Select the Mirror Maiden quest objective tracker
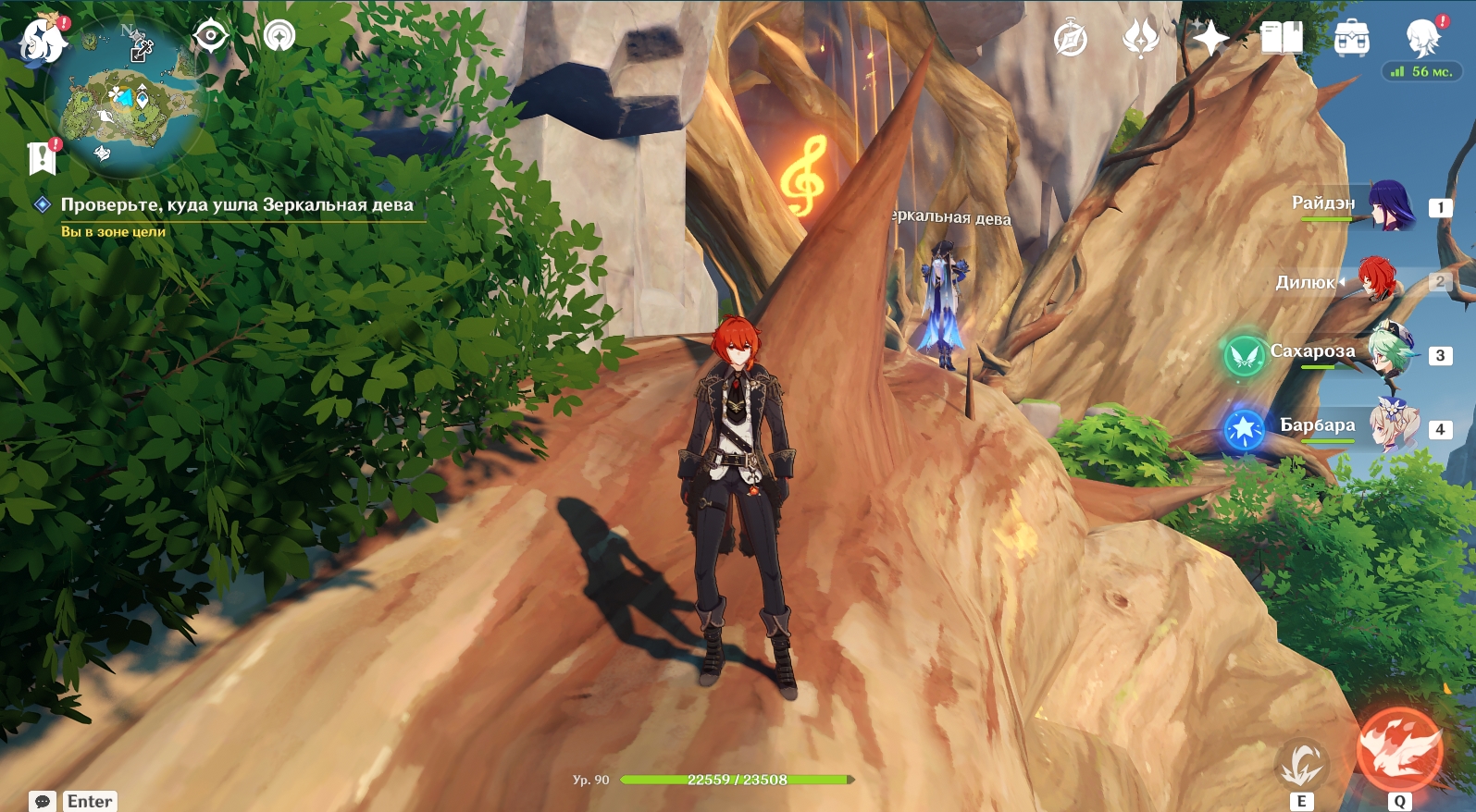Image resolution: width=1476 pixels, height=812 pixels. (x=236, y=205)
